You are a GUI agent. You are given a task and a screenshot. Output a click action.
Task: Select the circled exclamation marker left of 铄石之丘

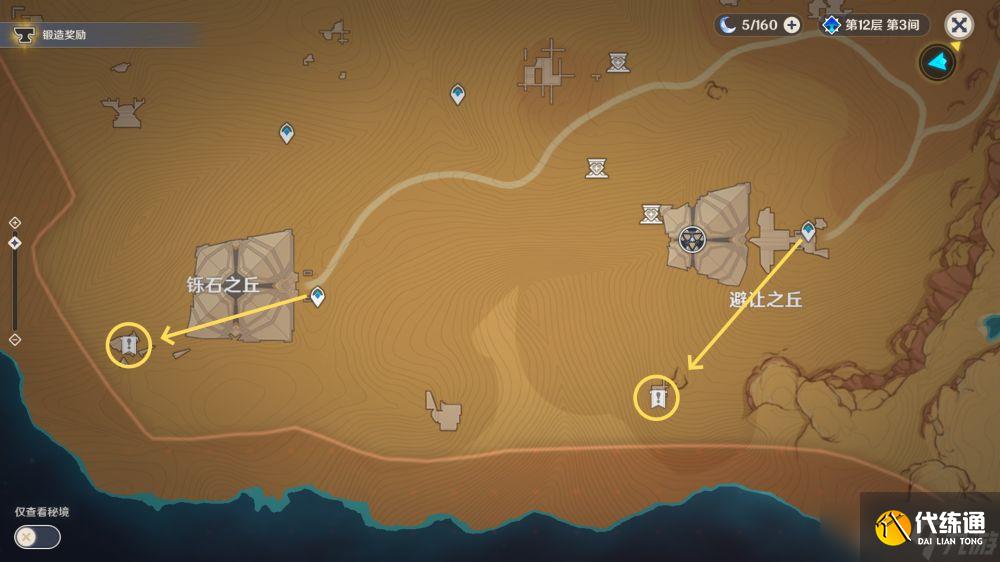[129, 345]
